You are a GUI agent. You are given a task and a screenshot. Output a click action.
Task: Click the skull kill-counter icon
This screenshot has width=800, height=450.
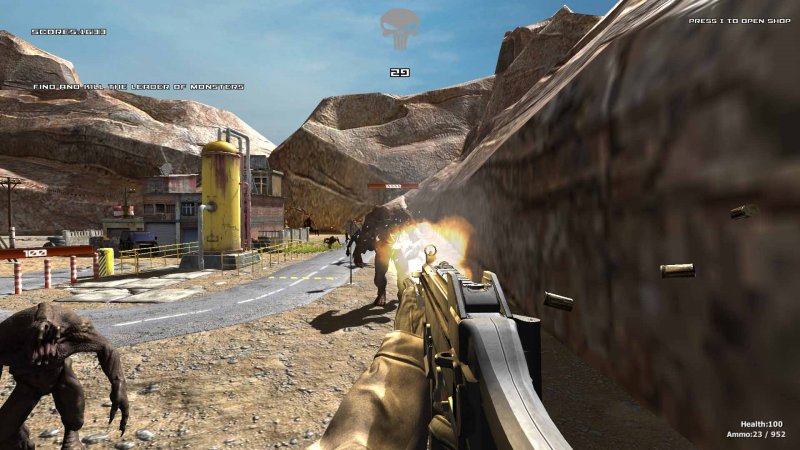[399, 29]
